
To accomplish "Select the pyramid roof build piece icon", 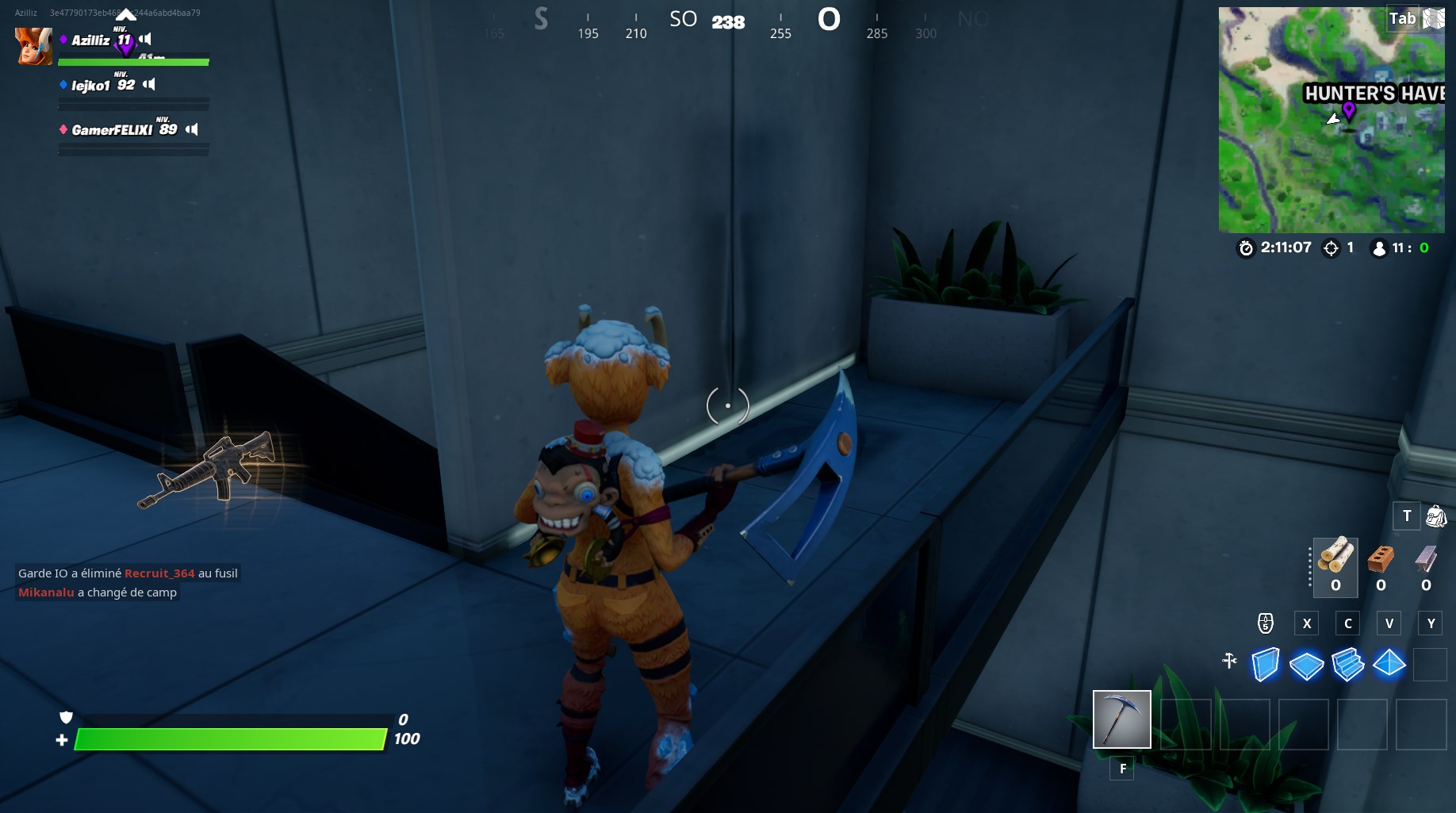I will click(1389, 665).
